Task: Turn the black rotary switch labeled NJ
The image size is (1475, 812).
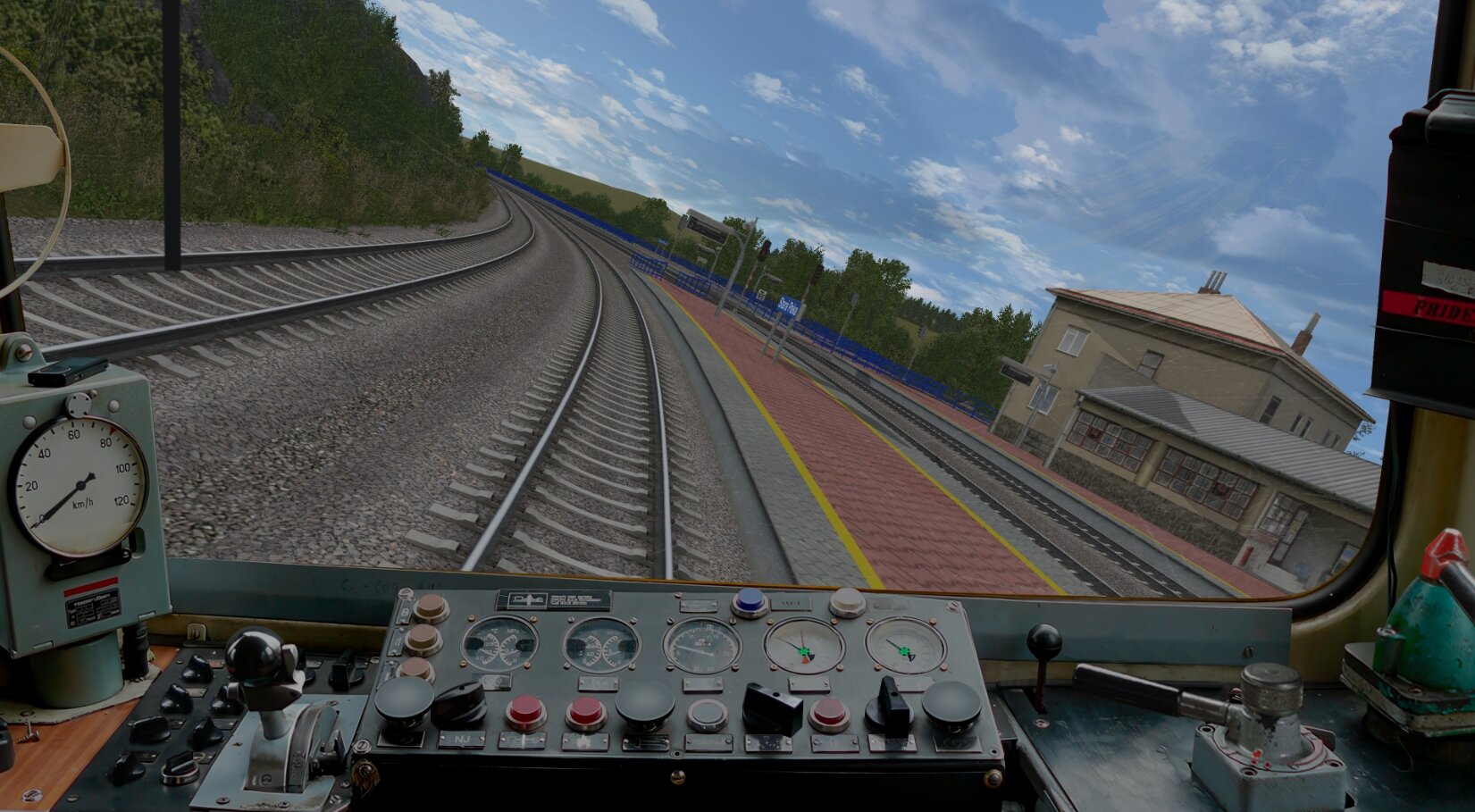Action: pos(459,704)
